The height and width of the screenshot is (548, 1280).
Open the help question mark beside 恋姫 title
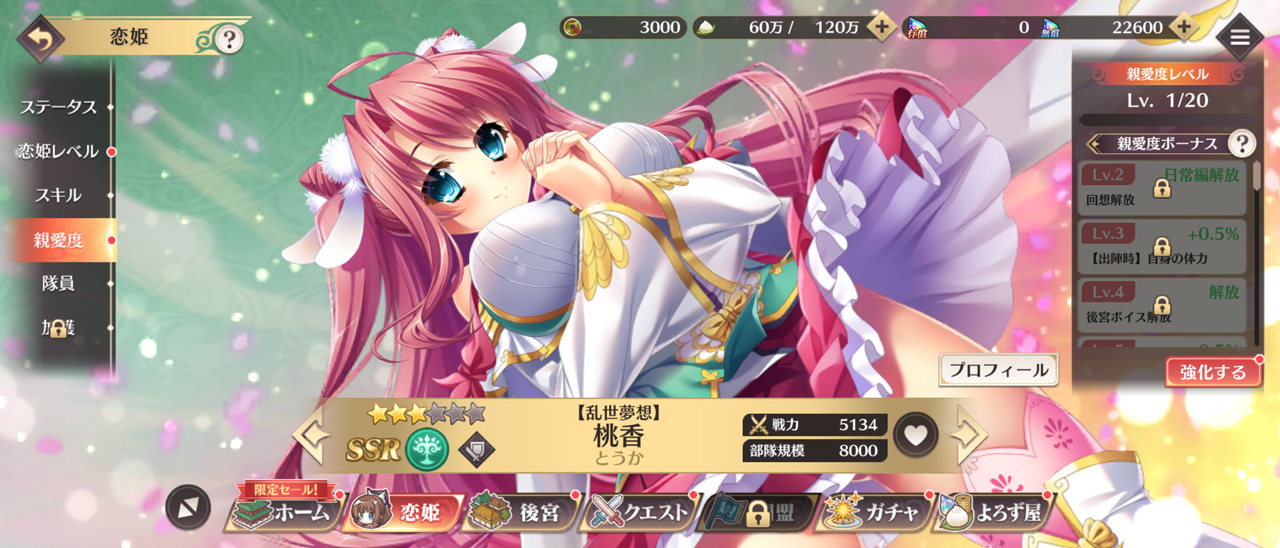tap(229, 39)
